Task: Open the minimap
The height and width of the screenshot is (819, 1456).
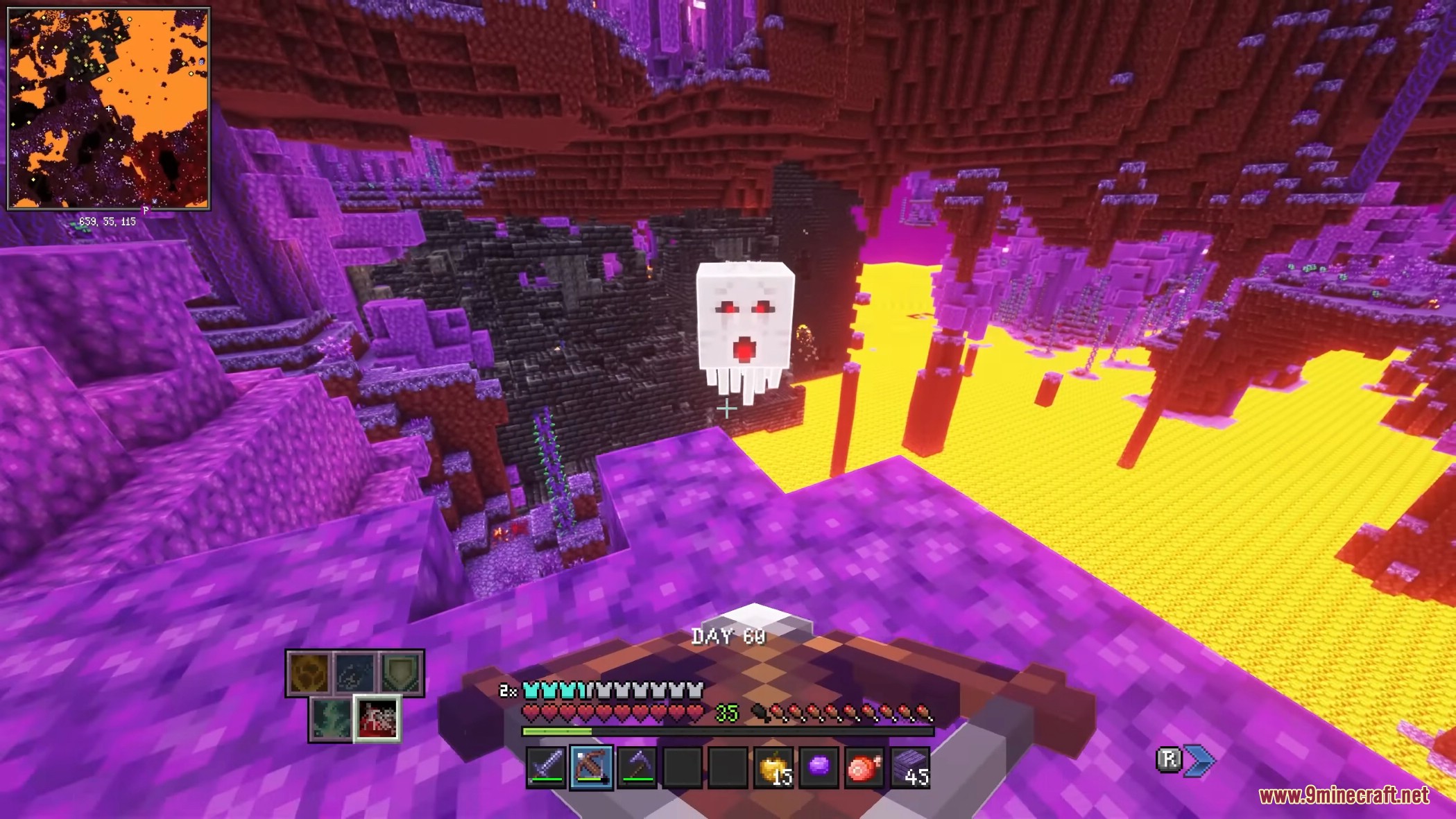Action: click(x=108, y=108)
